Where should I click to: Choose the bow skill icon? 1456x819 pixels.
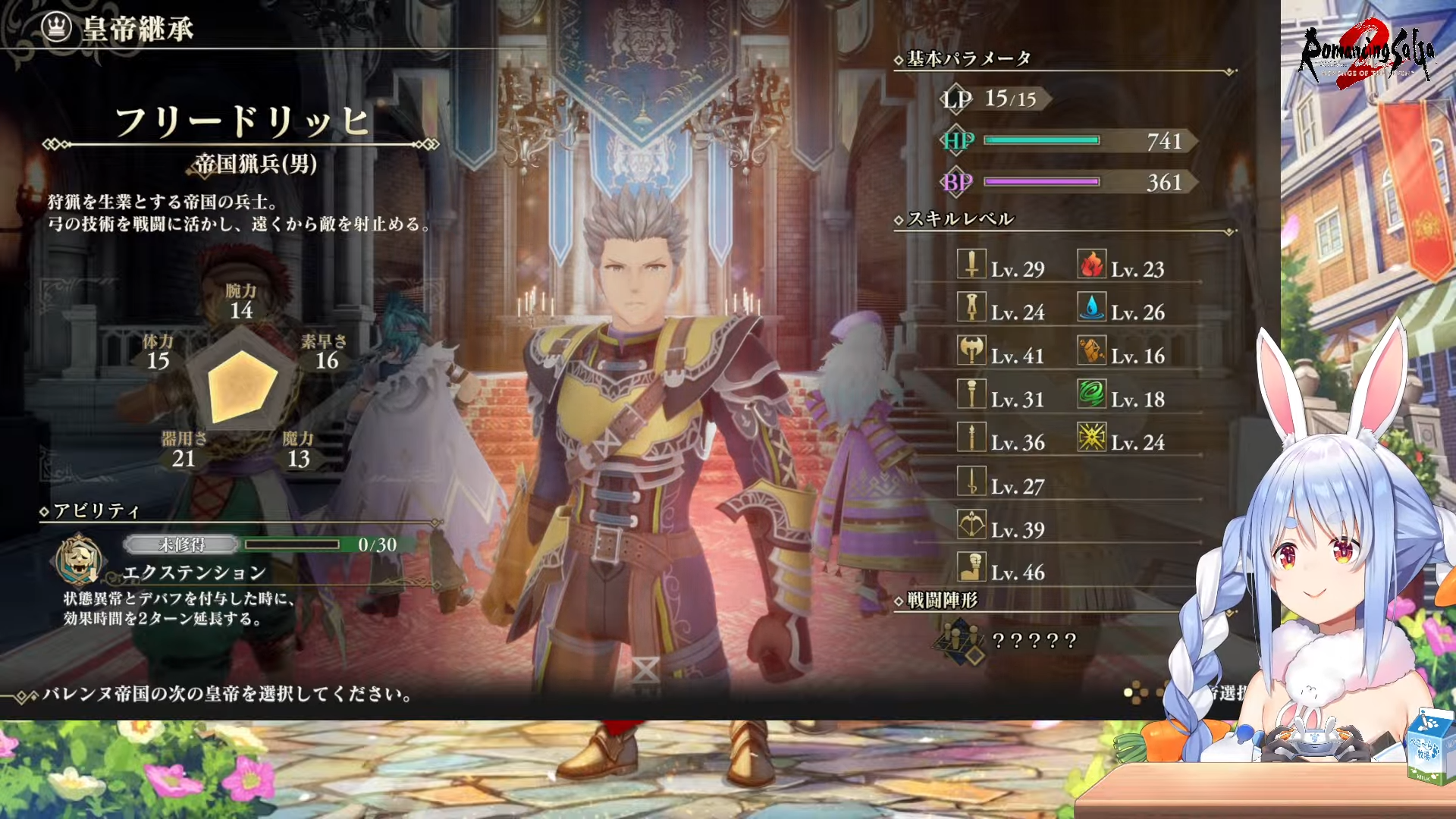(971, 524)
